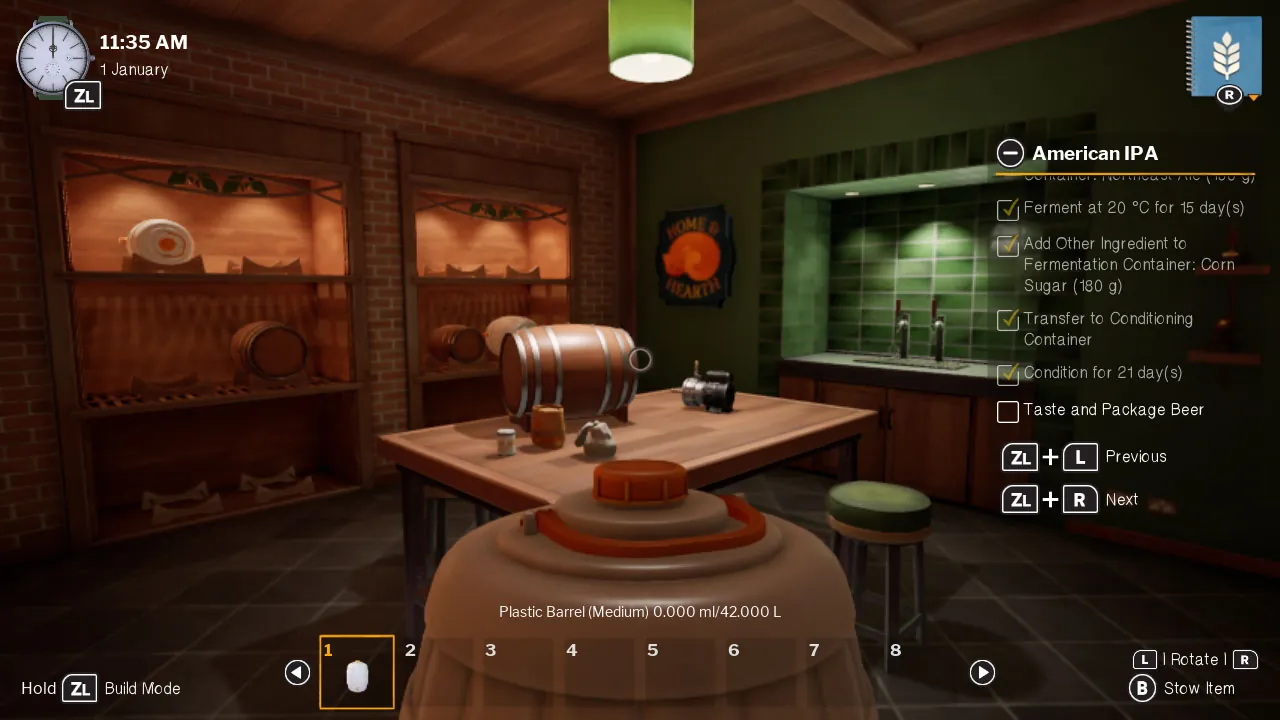Select hotbar slot 1 with the plastic barrel
1280x720 pixels.
click(x=357, y=671)
